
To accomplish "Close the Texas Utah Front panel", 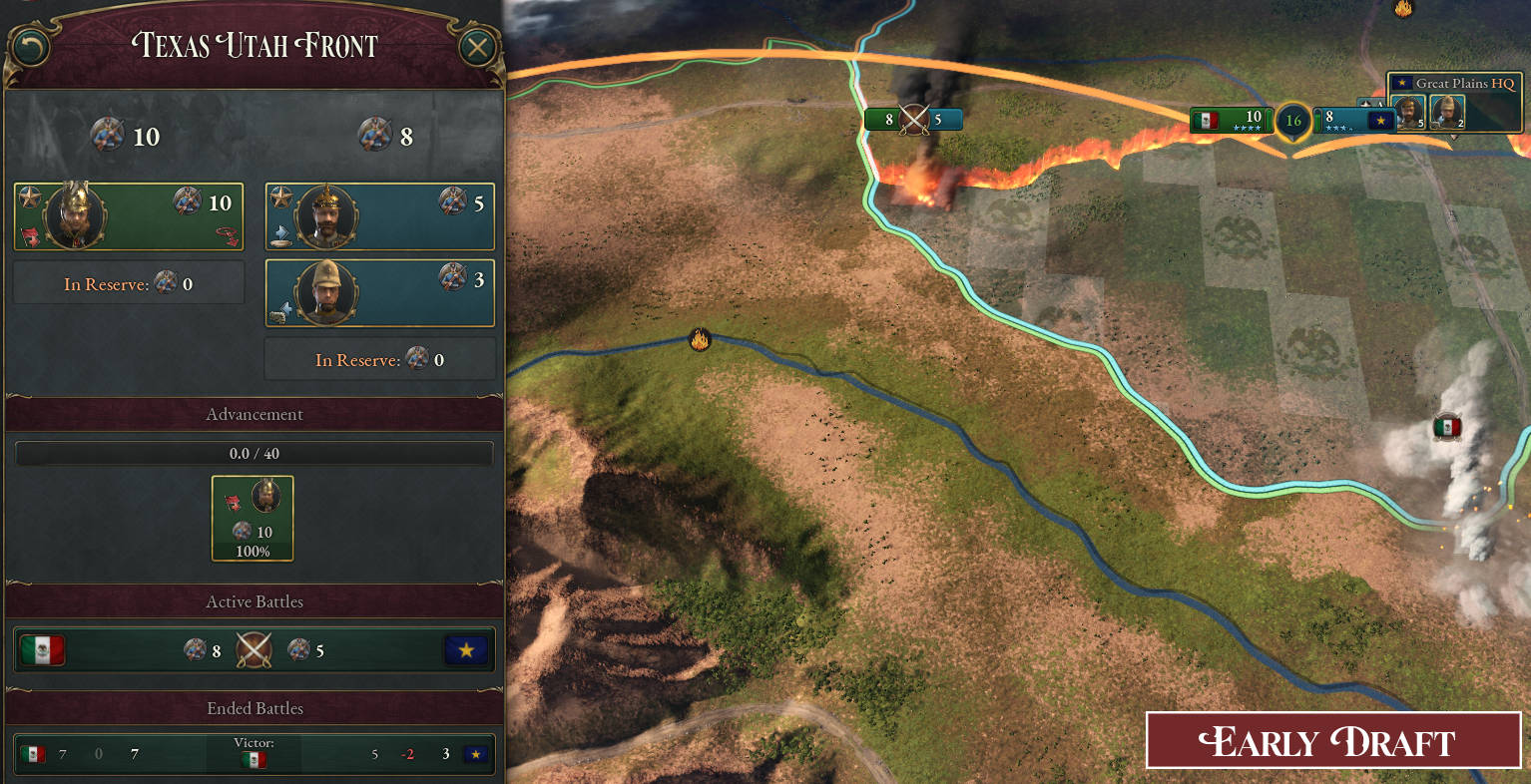I will (x=478, y=47).
